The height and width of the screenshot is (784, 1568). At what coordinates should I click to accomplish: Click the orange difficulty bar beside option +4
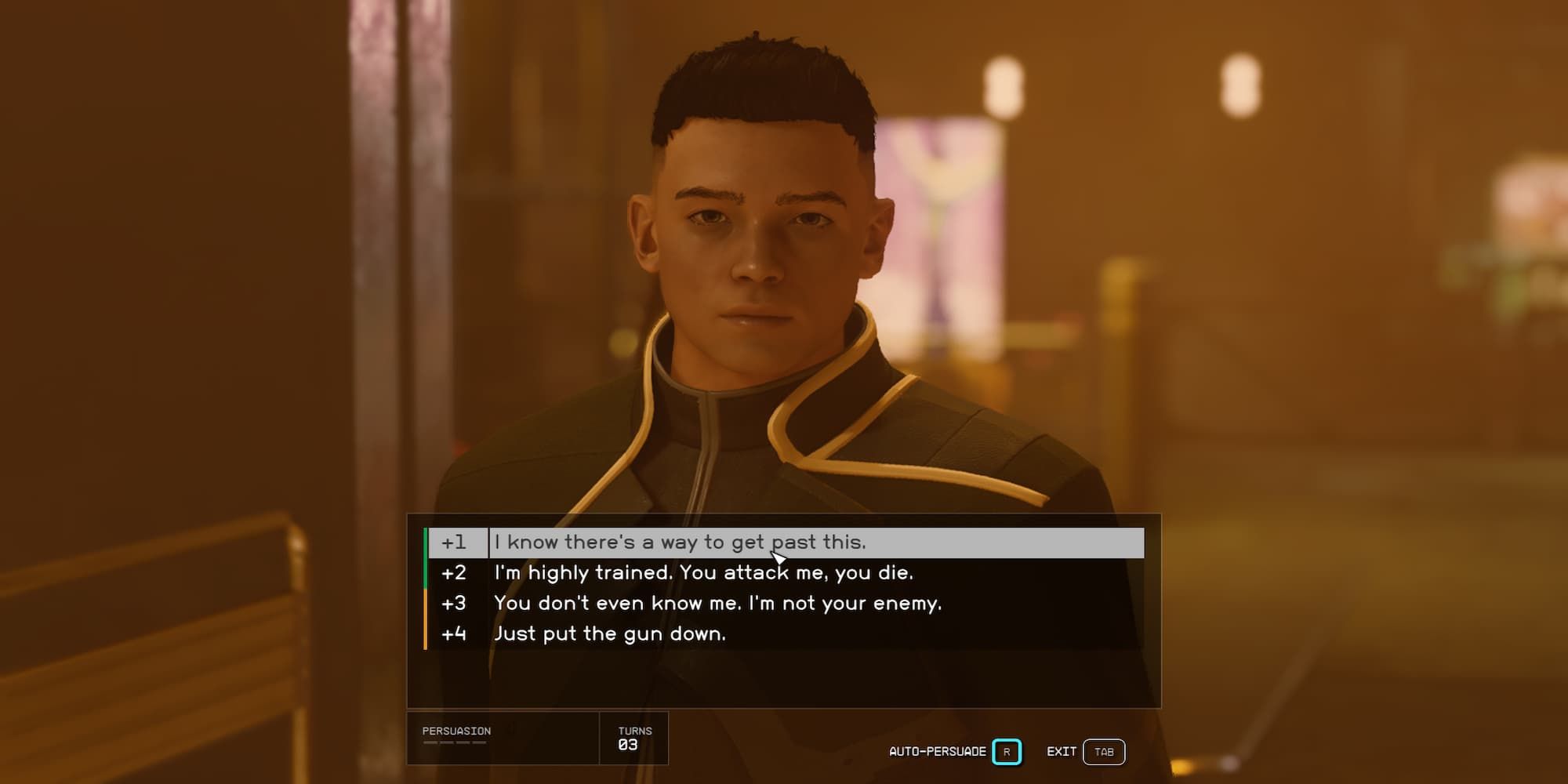426,633
